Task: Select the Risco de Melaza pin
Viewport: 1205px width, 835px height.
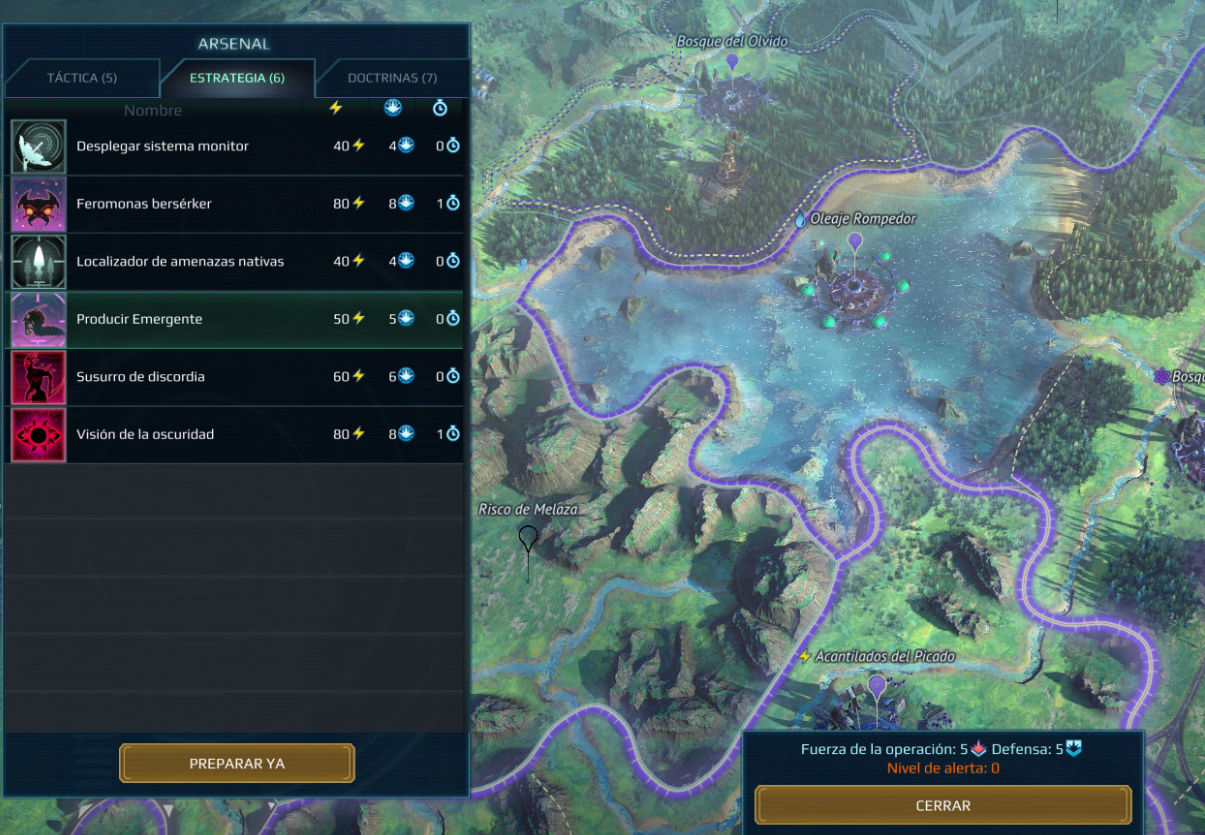Action: [527, 540]
